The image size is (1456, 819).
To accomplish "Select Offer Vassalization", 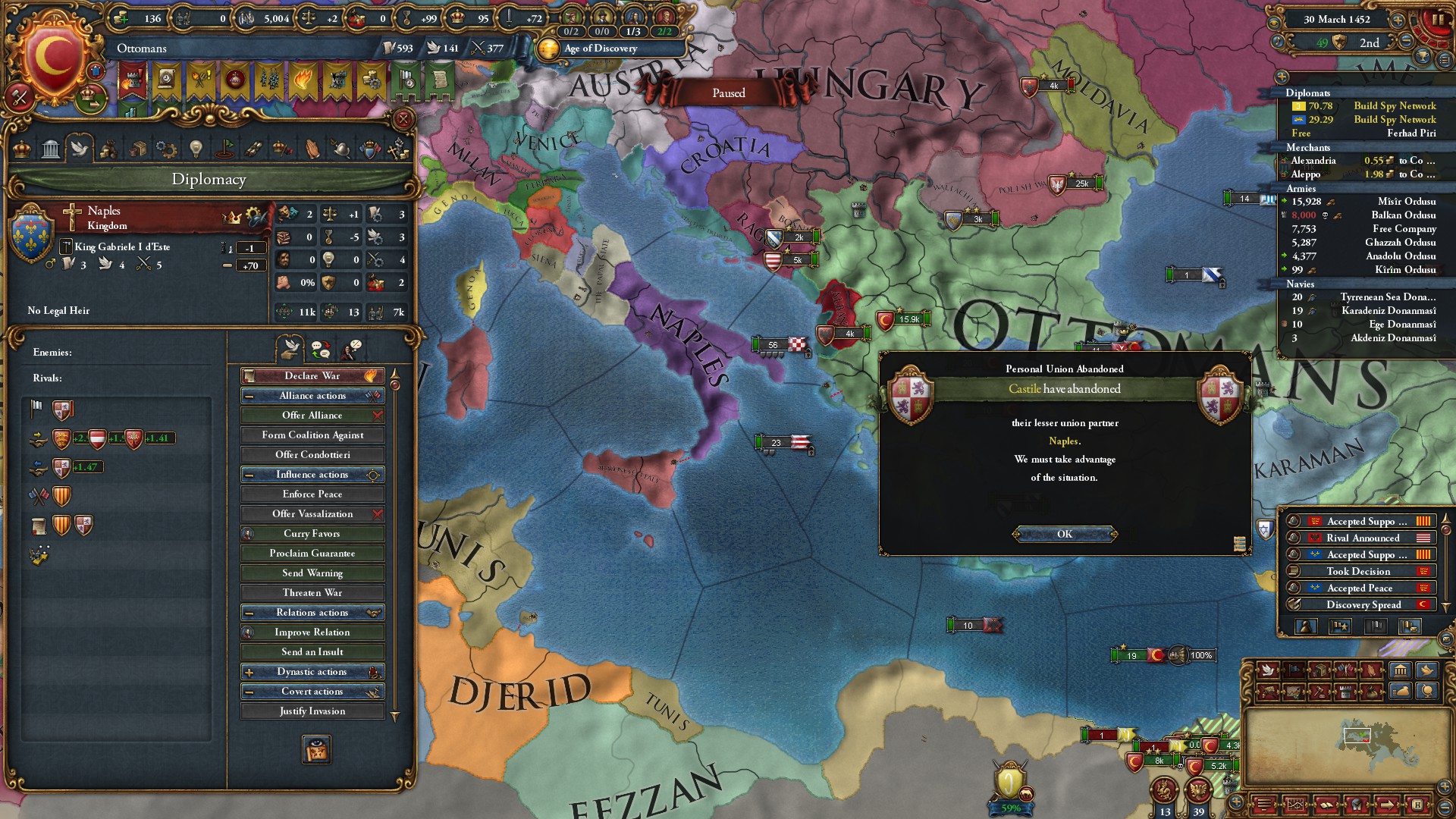I will click(x=312, y=514).
